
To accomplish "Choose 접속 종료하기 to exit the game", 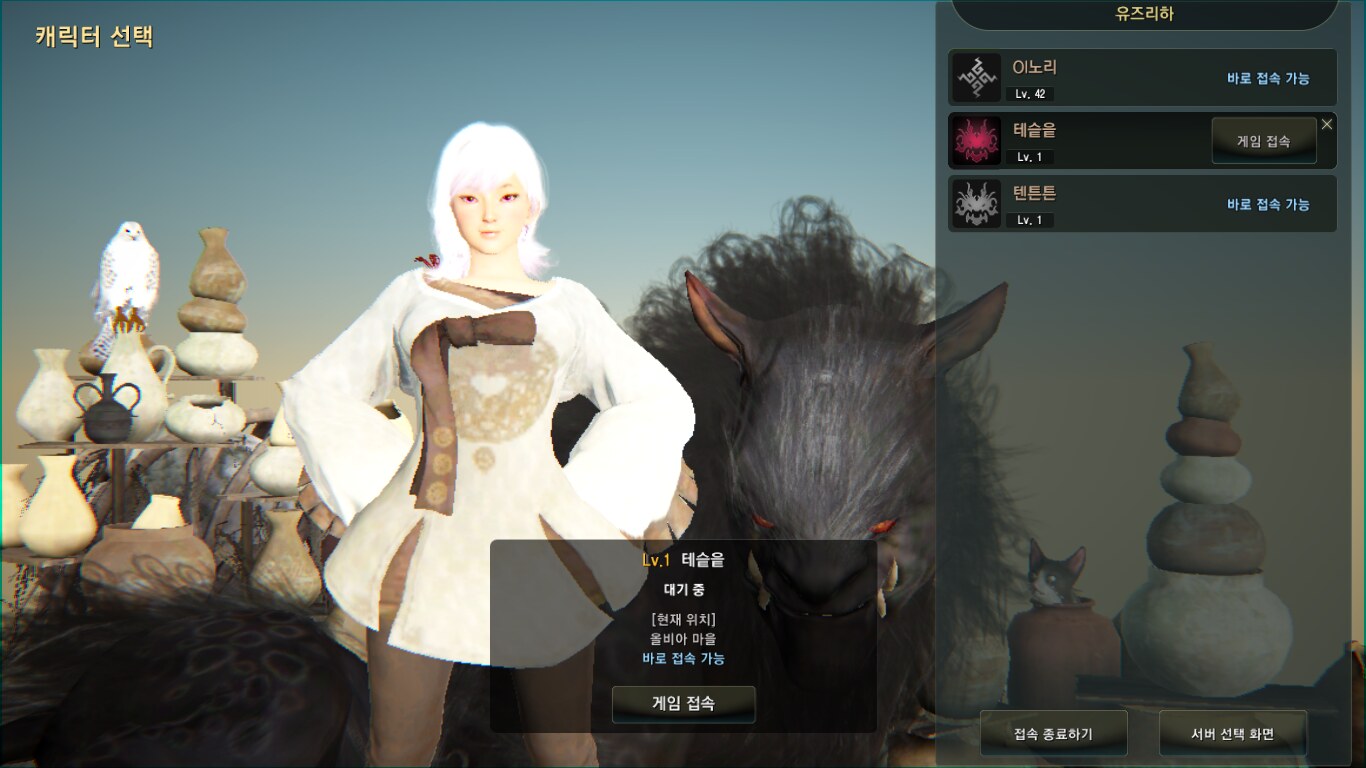I will click(x=1053, y=734).
